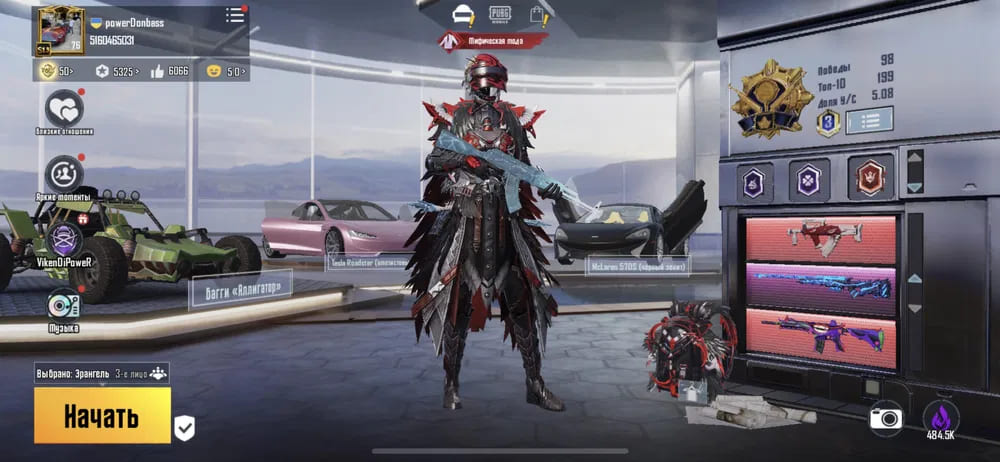Select the red crown tier badge
This screenshot has width=1000, height=462.
[870, 178]
